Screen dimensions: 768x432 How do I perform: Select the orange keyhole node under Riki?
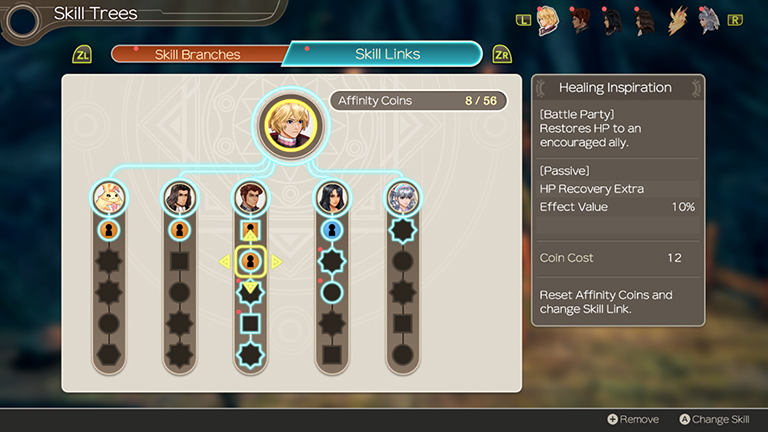[108, 230]
